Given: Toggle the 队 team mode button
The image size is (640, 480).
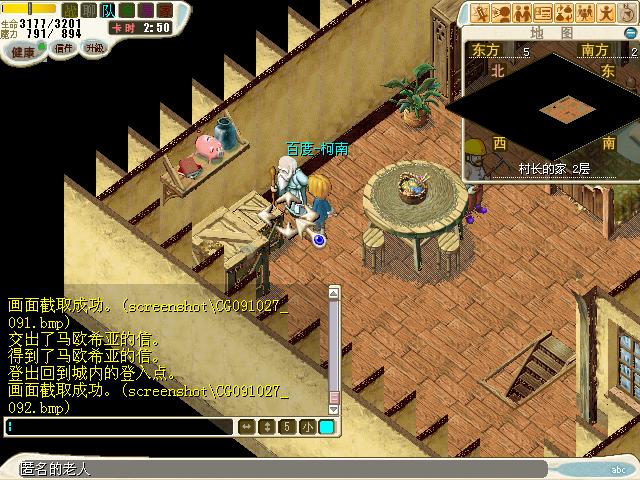Looking at the screenshot, I should (107, 10).
